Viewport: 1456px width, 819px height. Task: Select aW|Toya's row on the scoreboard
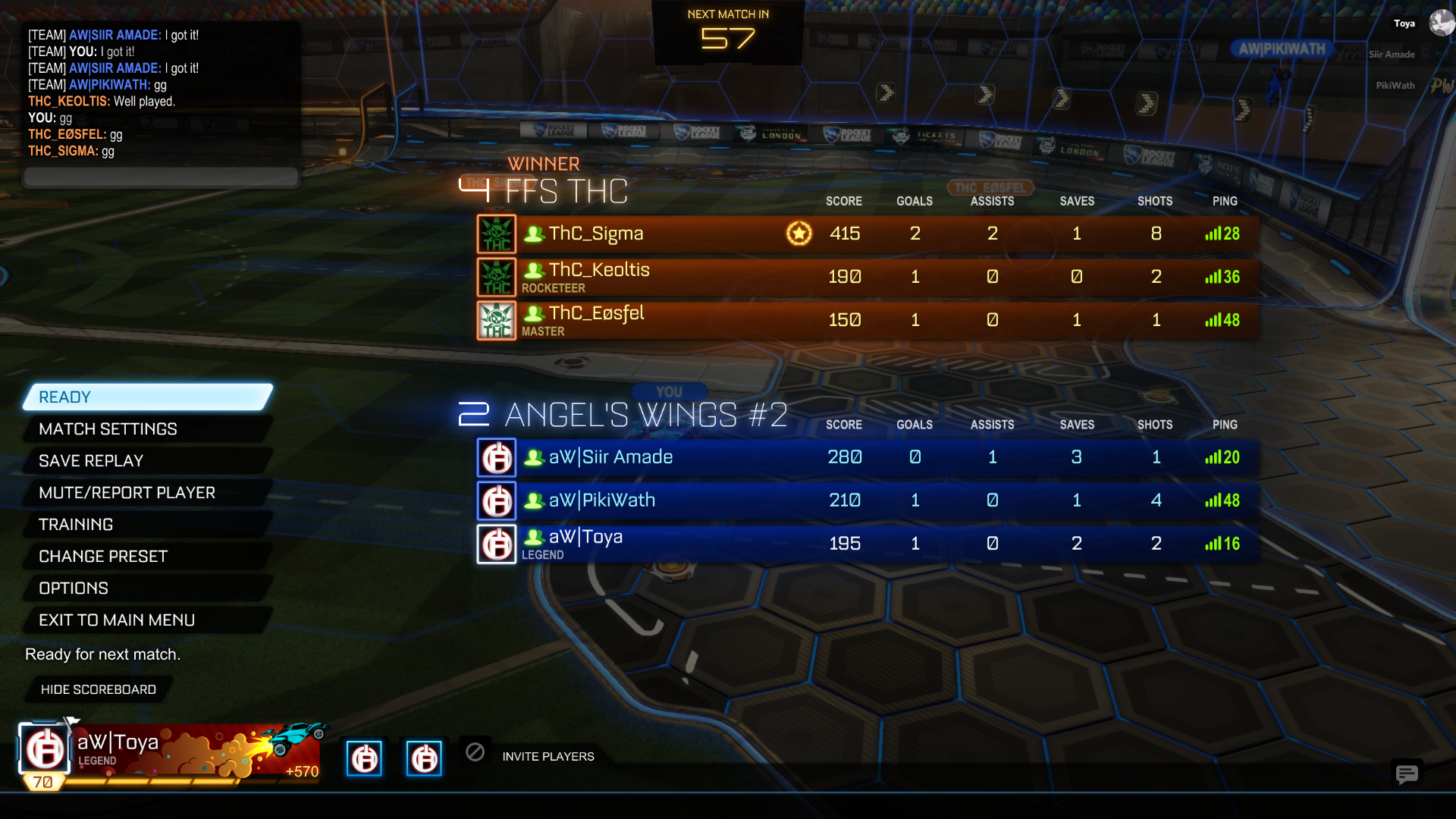click(868, 544)
